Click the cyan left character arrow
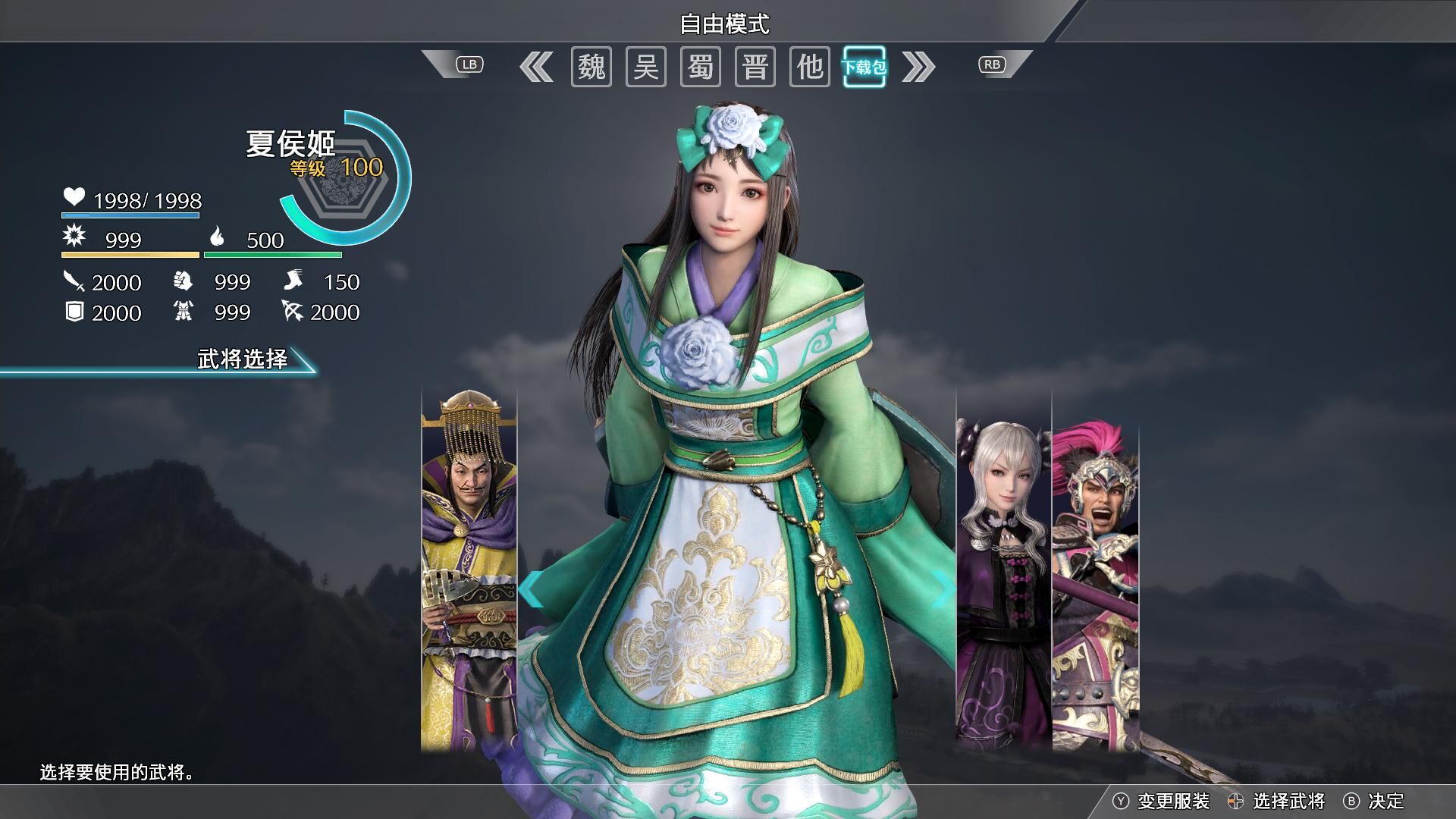Viewport: 1456px width, 819px height. (x=532, y=589)
